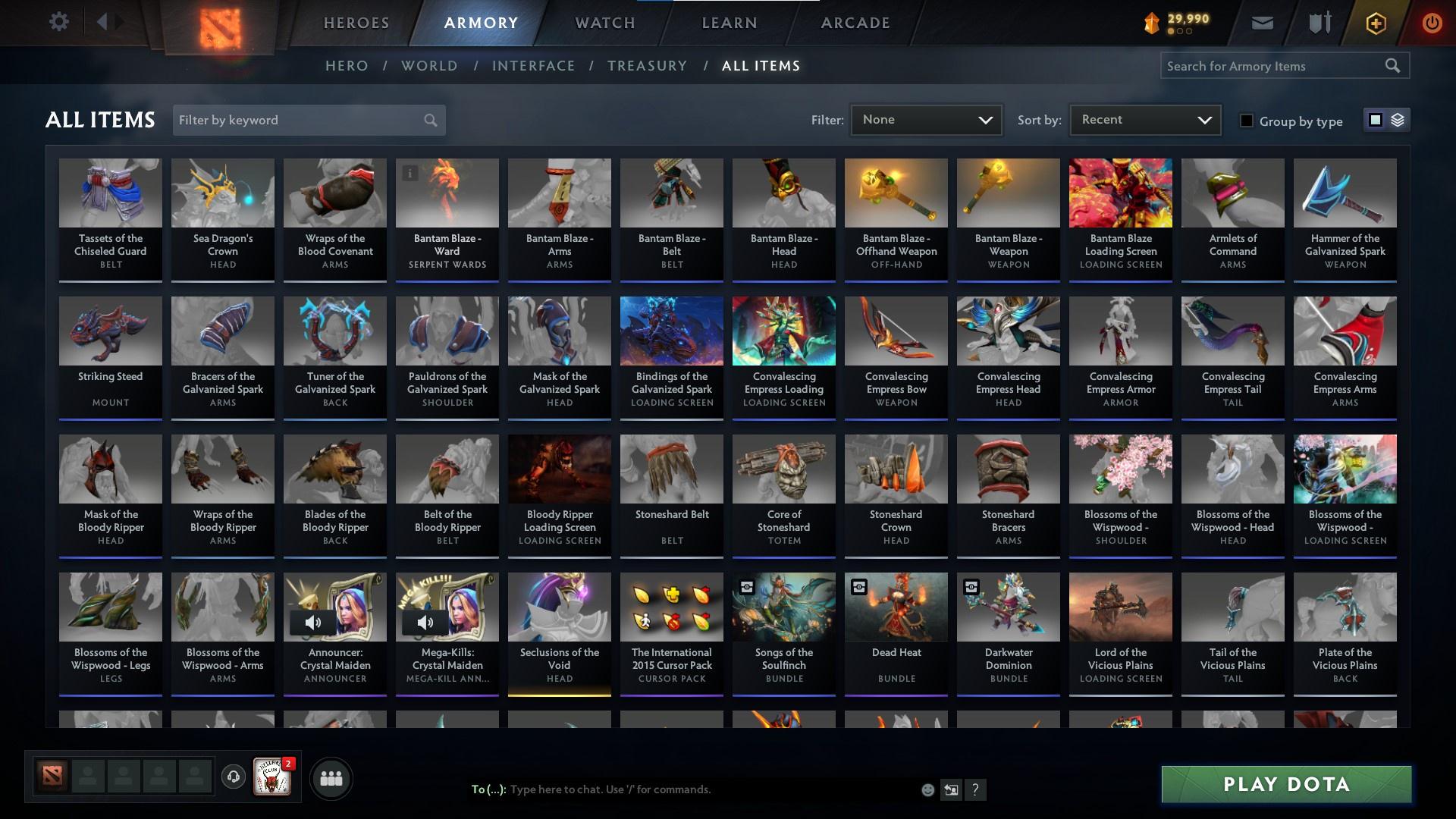Click the magnifying glass in the keyword filter

(429, 120)
